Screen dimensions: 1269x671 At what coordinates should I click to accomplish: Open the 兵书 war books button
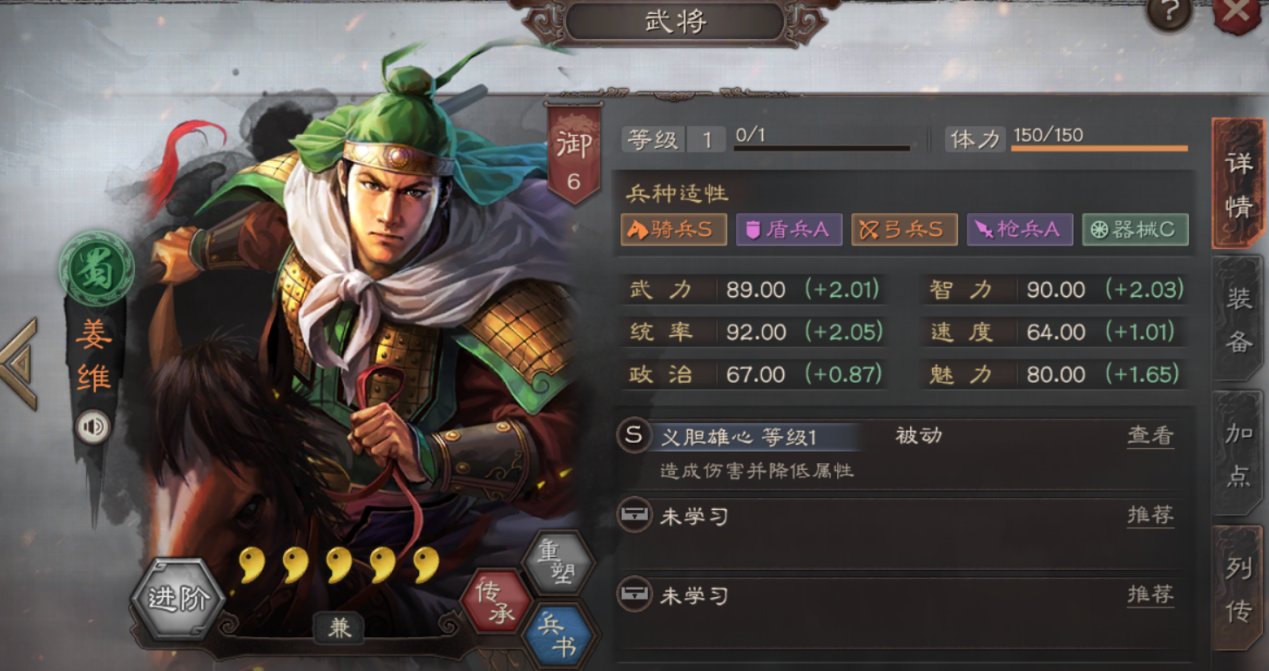pos(558,636)
